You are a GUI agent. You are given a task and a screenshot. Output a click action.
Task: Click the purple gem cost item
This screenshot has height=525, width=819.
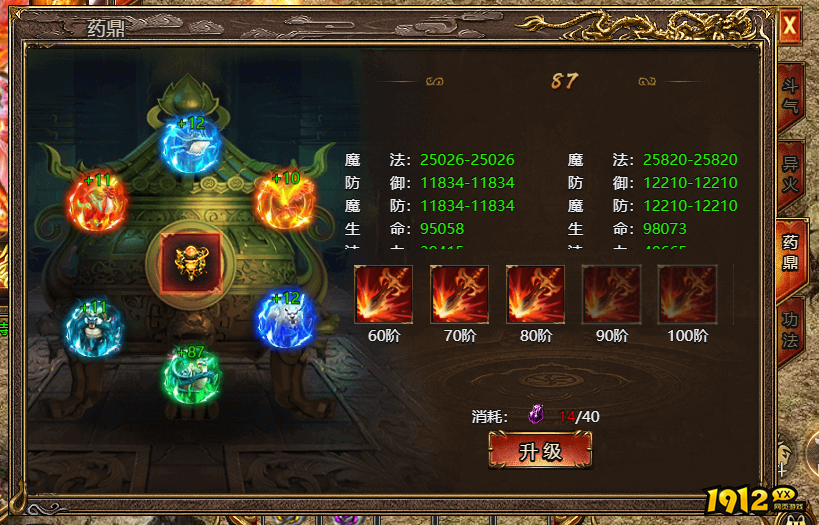[x=537, y=416]
